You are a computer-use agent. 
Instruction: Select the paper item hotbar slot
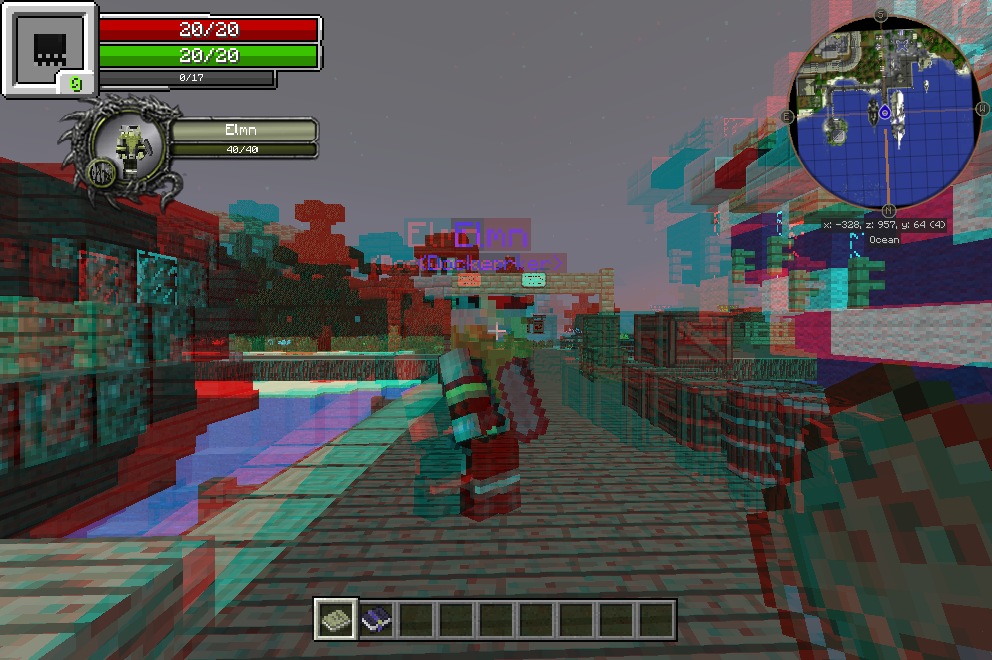335,620
